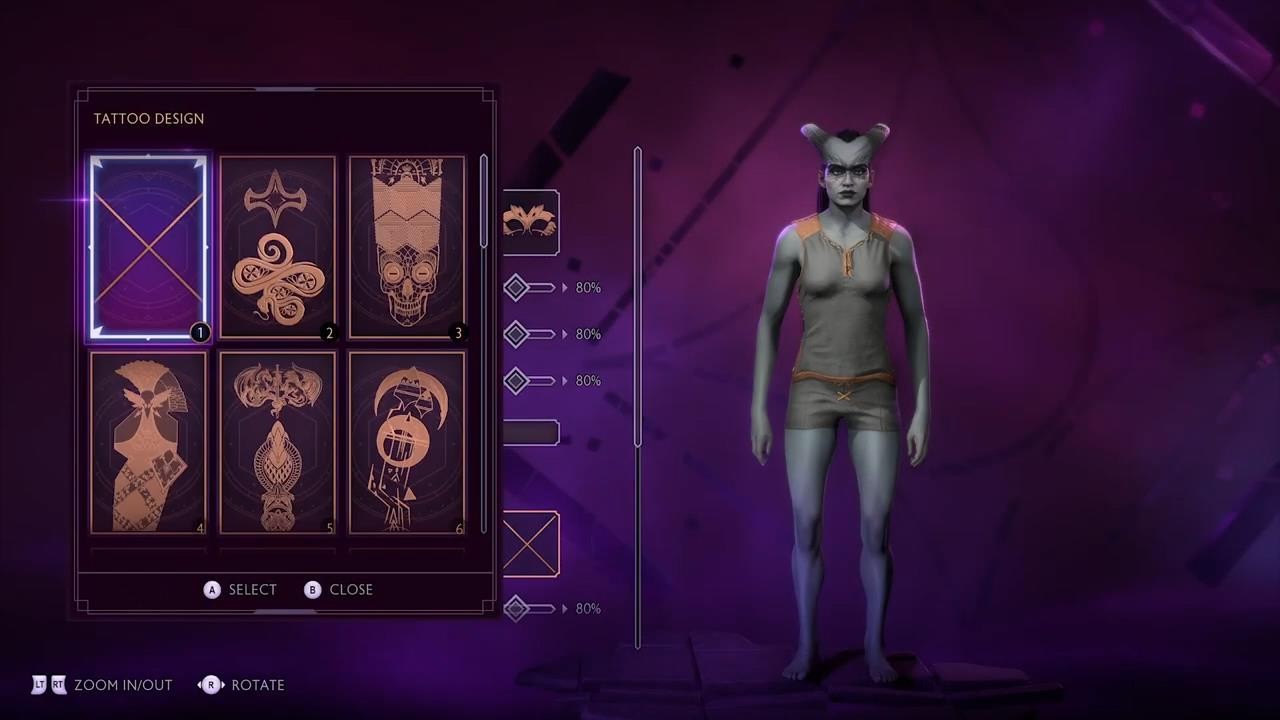Choose the snake tattoo design card

coord(277,248)
